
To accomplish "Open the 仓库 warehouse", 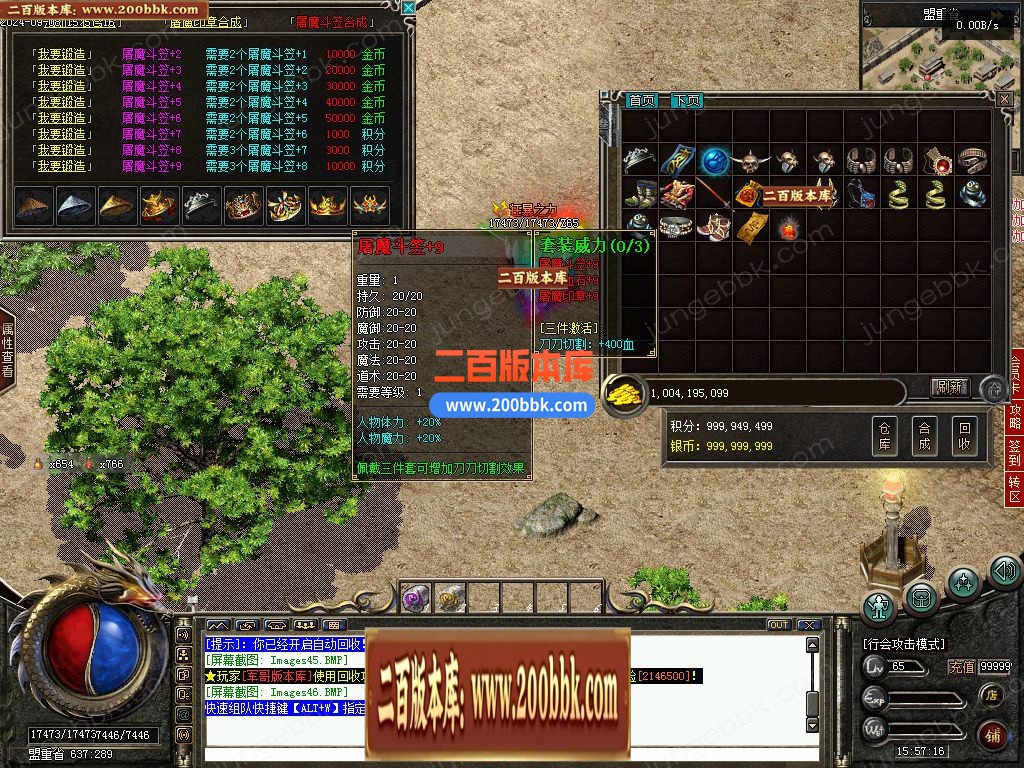I will click(884, 437).
